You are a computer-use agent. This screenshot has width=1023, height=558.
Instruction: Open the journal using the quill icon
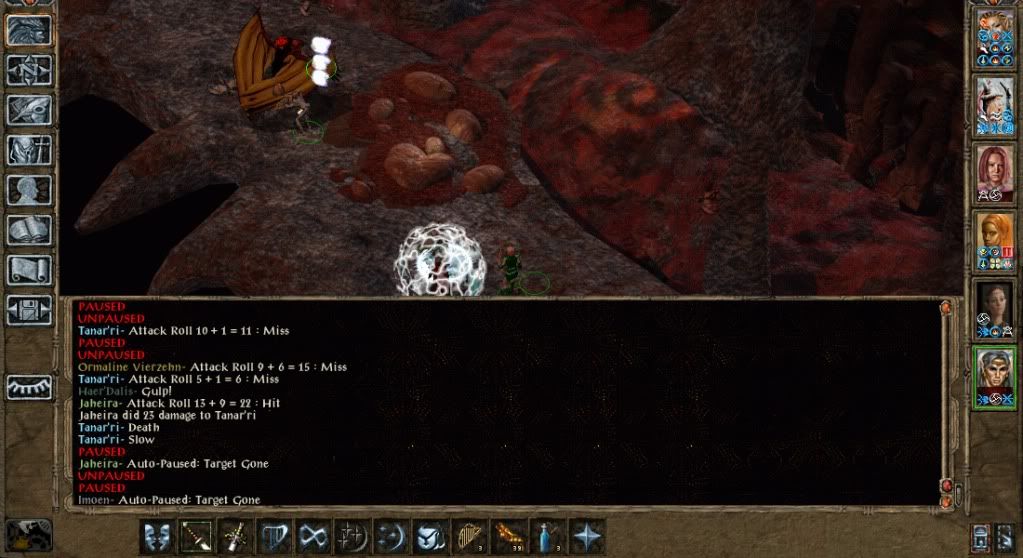point(29,109)
